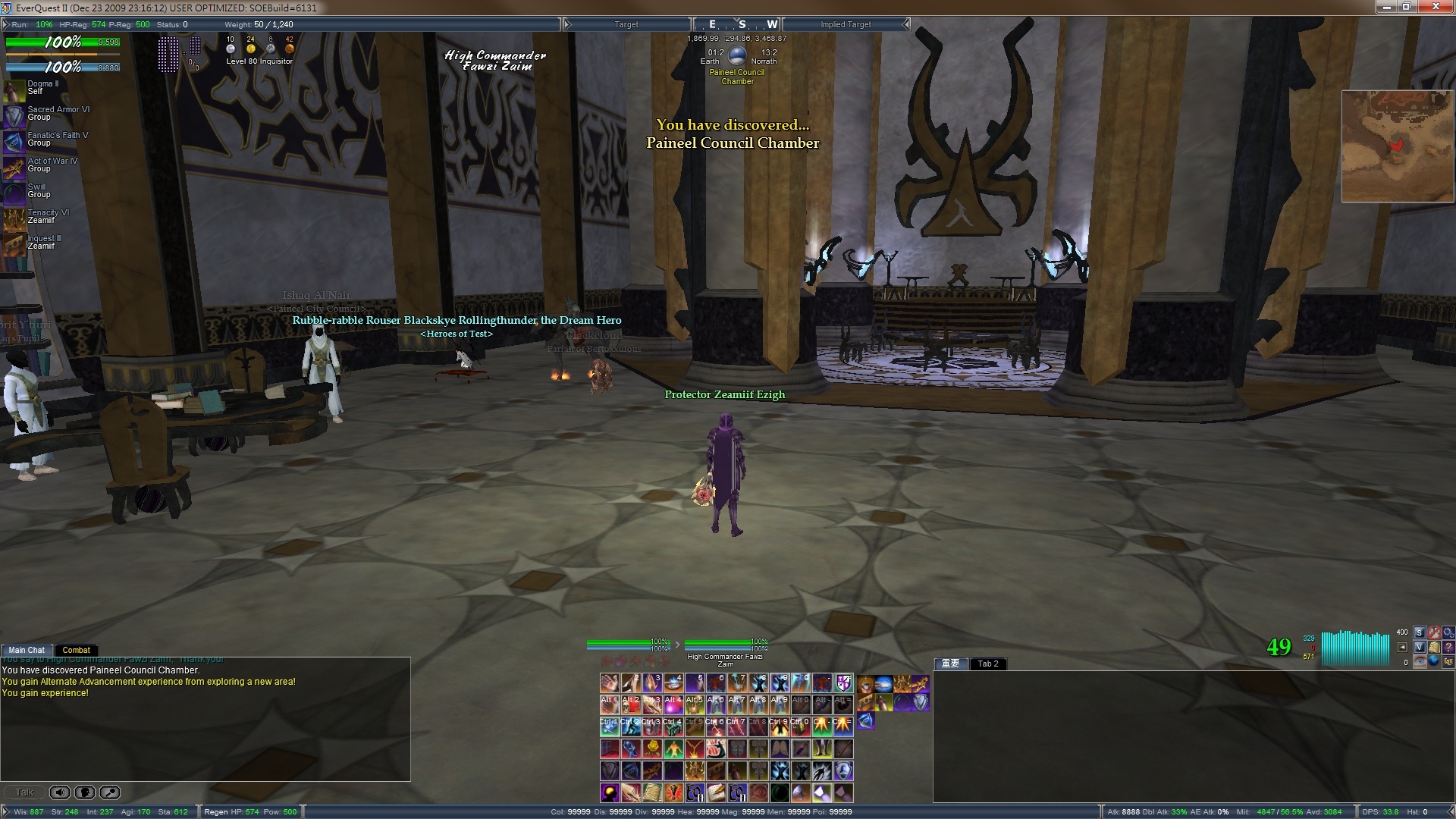Click the Dogma II maintained spell icon
This screenshot has width=1456, height=819.
14,90
